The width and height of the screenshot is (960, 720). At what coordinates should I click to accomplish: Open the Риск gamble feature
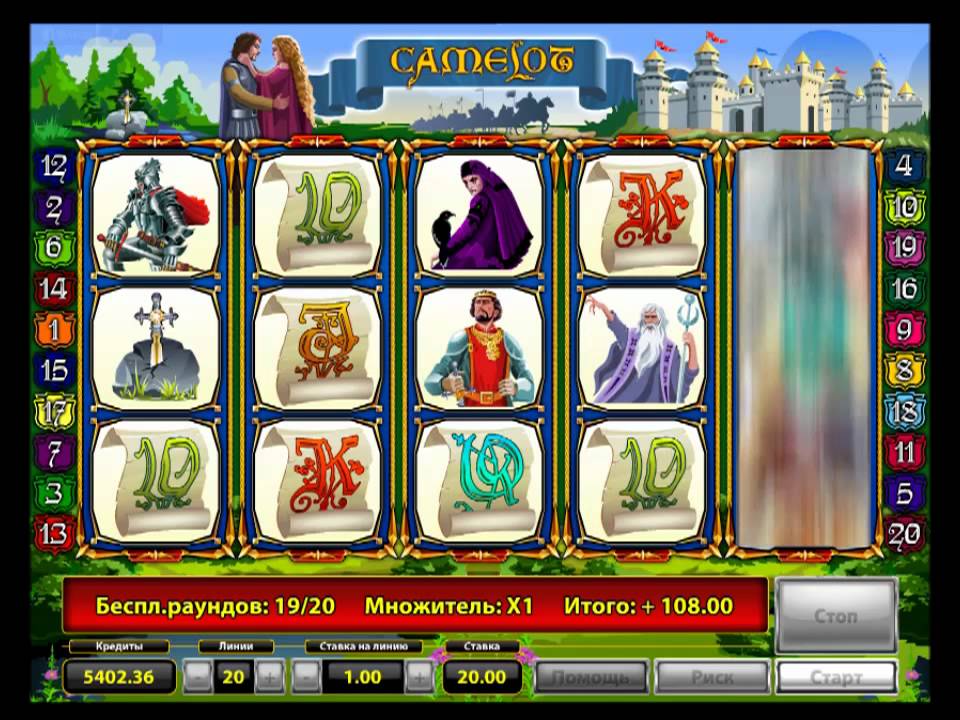point(712,677)
